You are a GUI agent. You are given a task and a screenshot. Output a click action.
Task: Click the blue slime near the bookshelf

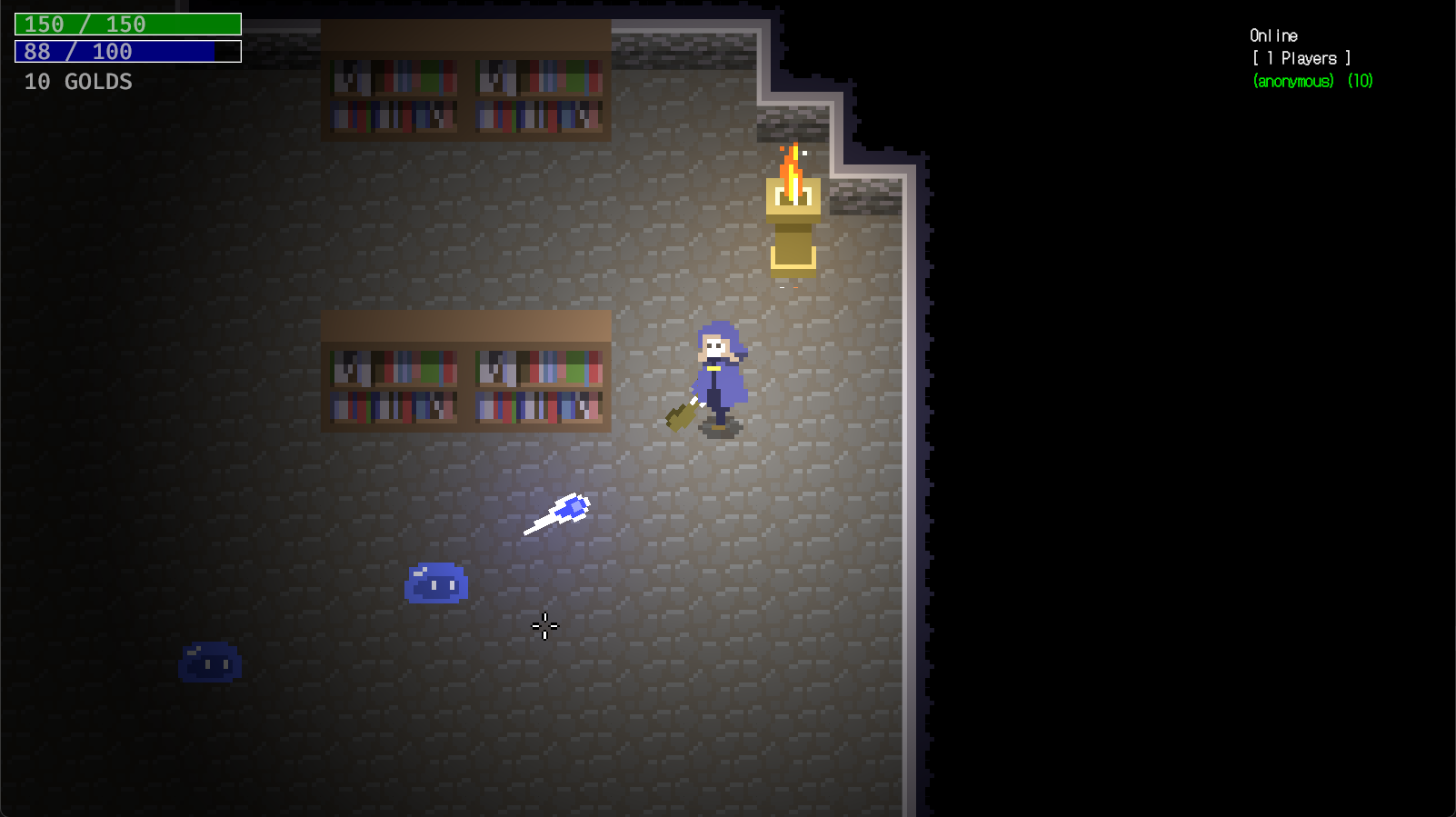[437, 584]
